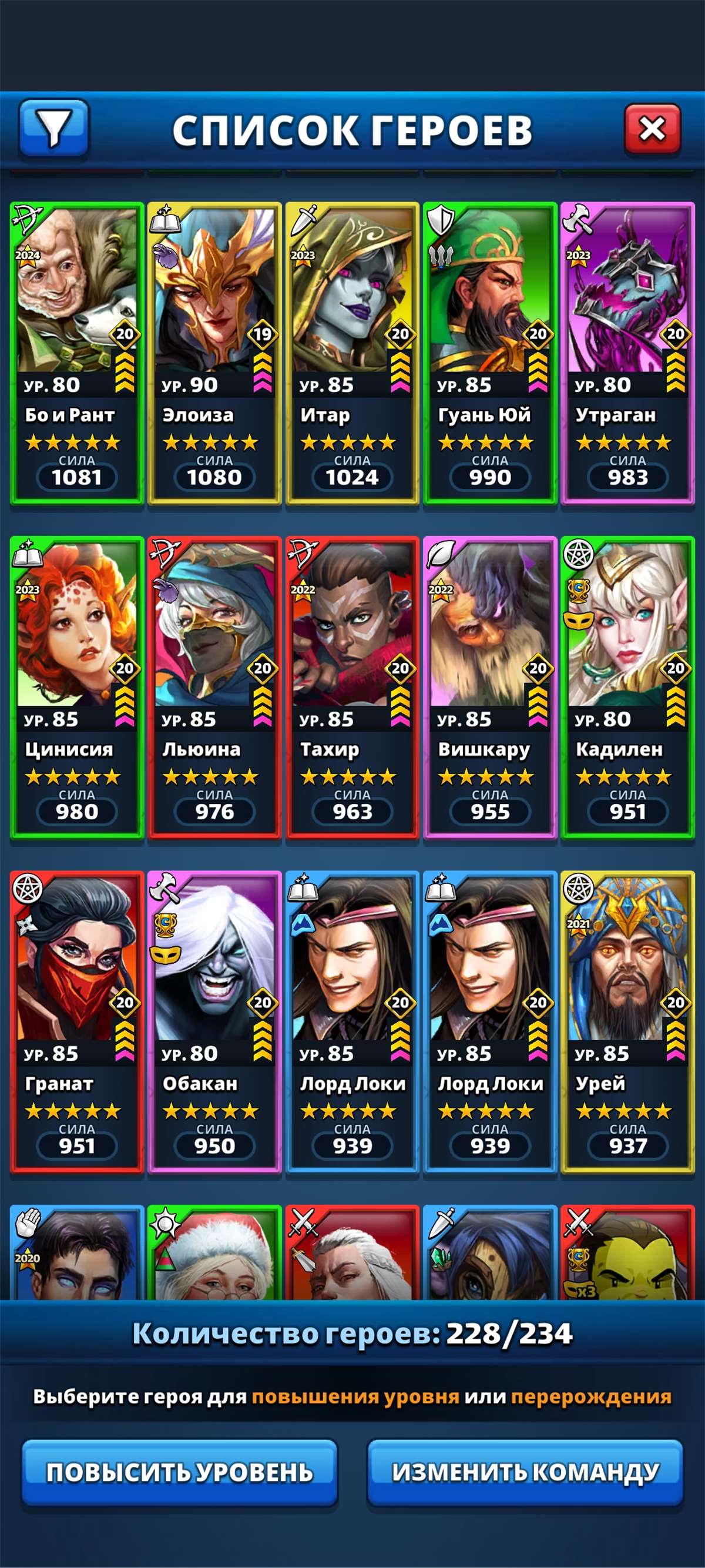The height and width of the screenshot is (1568, 705).
Task: Select the Гуань Юй hero card
Action: [489, 353]
